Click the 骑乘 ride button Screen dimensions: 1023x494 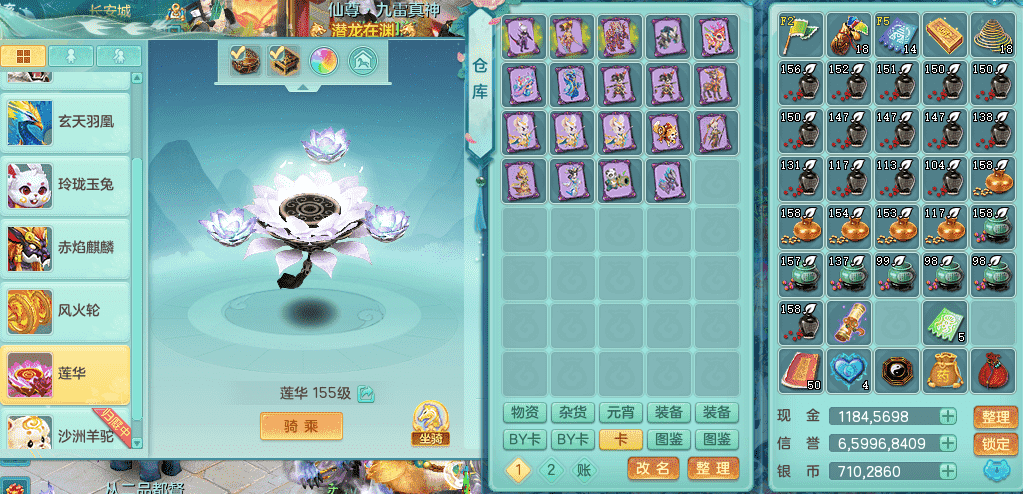pyautogui.click(x=301, y=426)
